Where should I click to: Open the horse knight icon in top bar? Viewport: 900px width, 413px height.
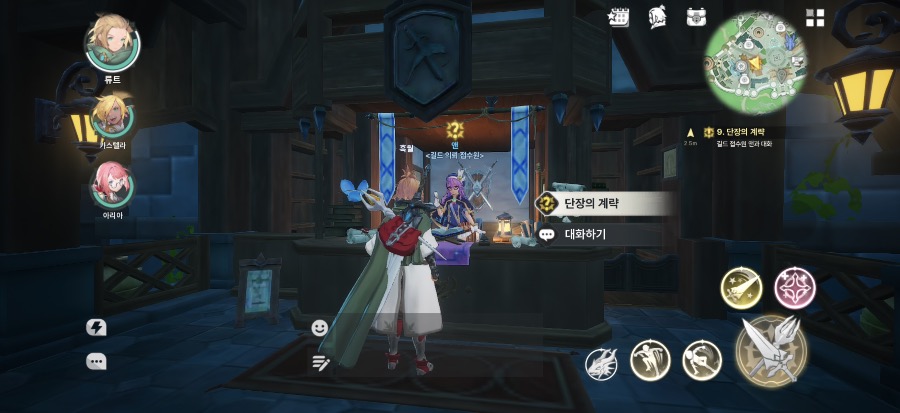click(x=657, y=17)
